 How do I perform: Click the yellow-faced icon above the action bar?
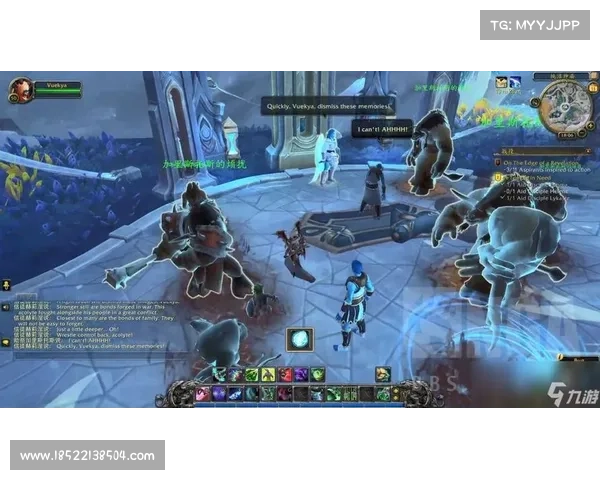pos(383,373)
